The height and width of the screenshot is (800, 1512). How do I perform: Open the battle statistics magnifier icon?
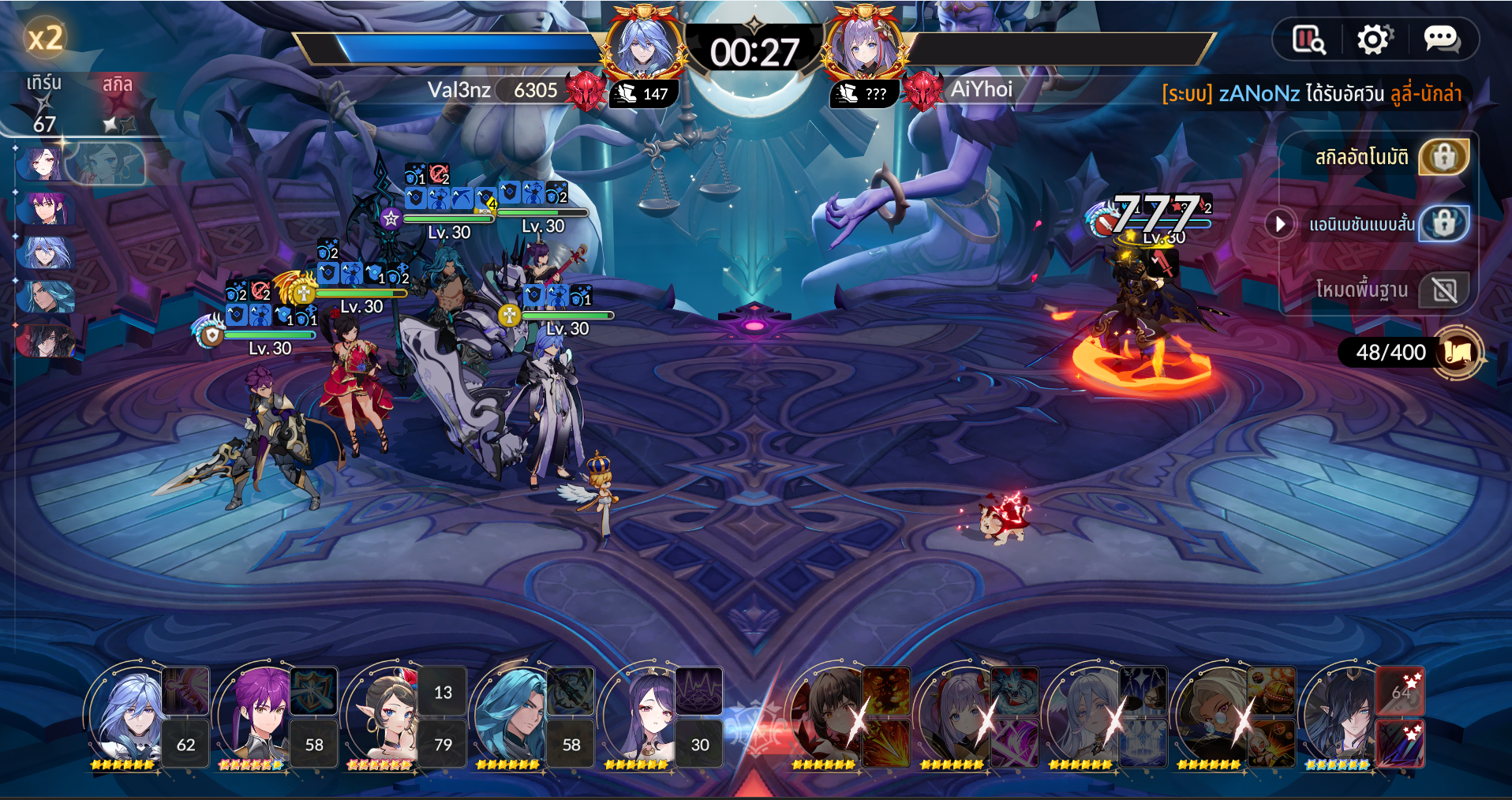[1308, 39]
